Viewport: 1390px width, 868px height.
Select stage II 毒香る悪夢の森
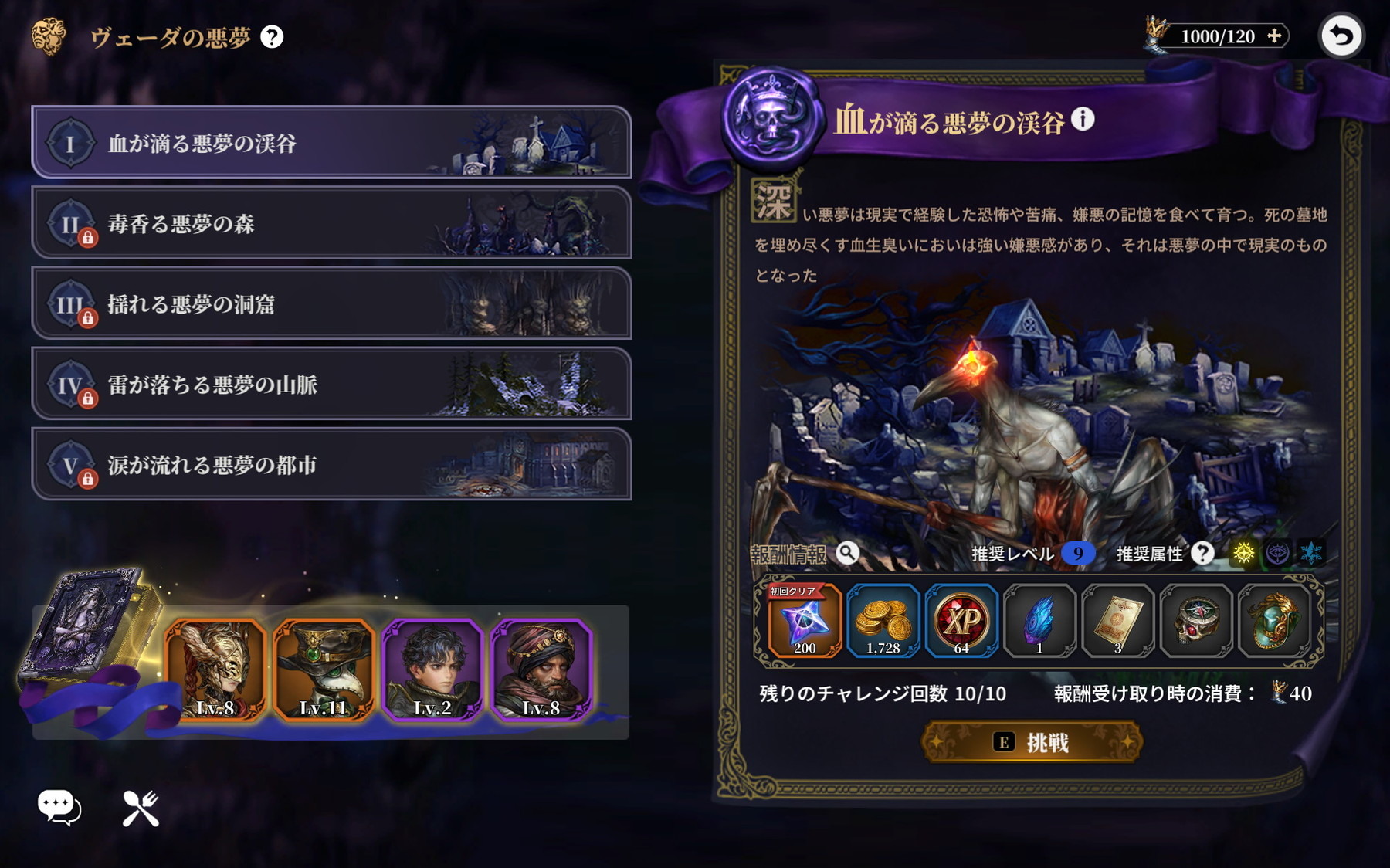pos(309,224)
